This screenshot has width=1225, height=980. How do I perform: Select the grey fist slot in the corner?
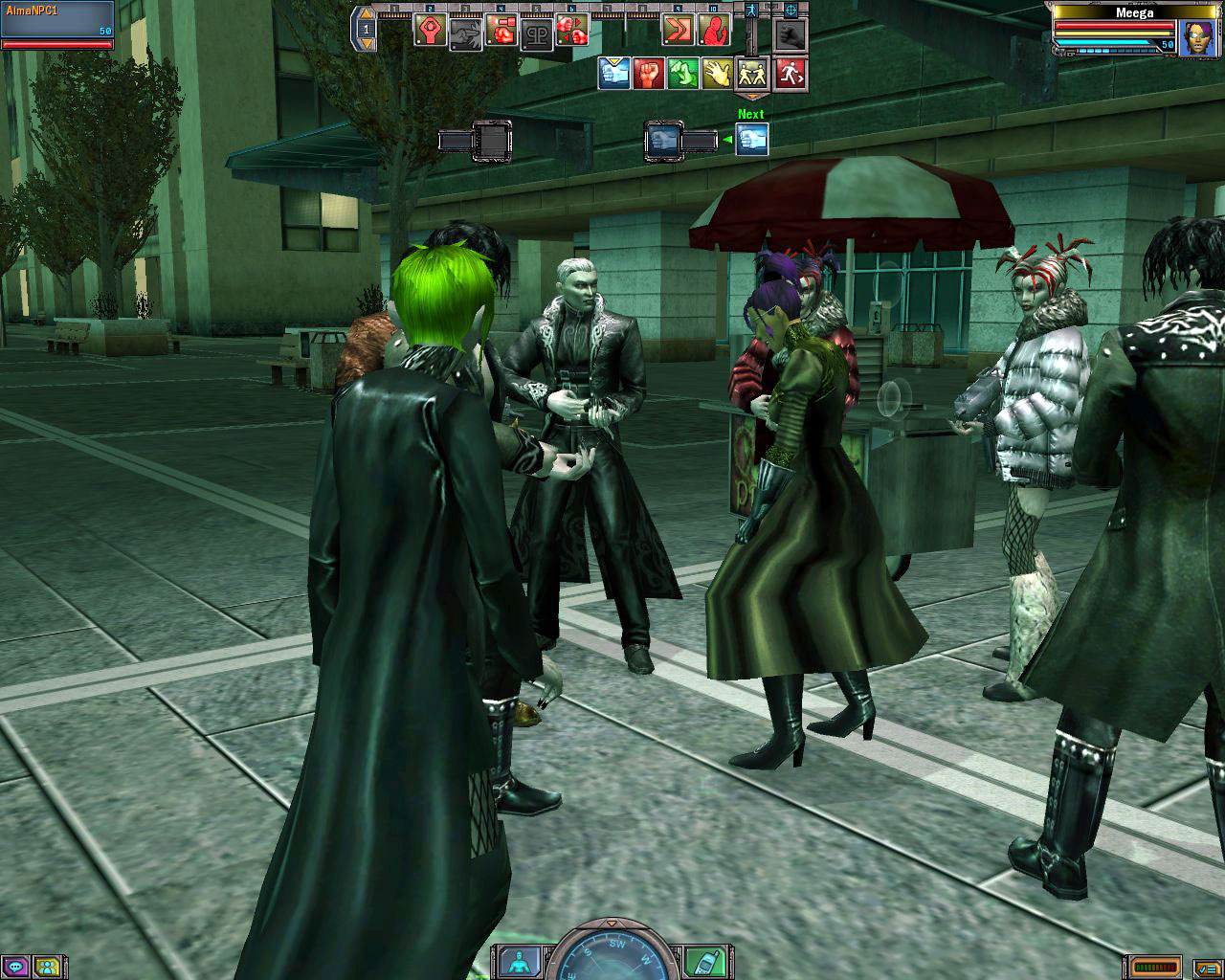(791, 35)
